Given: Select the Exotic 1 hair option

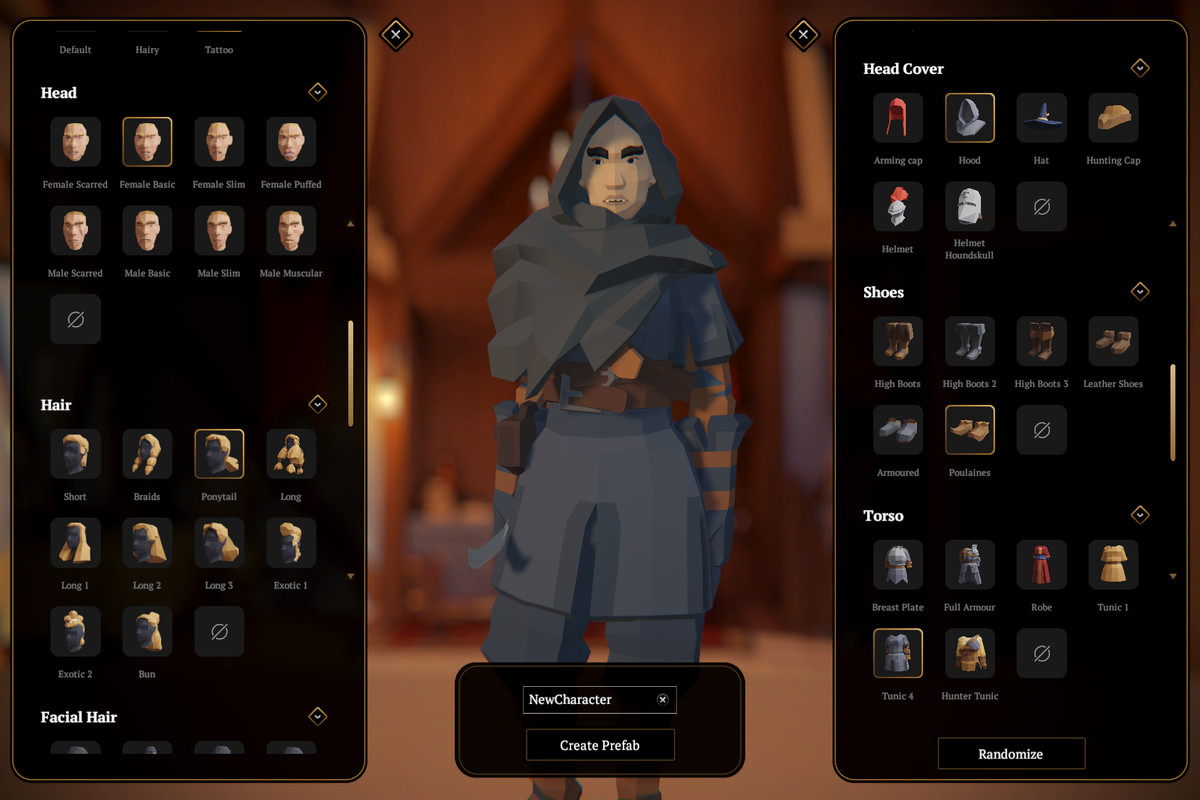Looking at the screenshot, I should [x=291, y=543].
